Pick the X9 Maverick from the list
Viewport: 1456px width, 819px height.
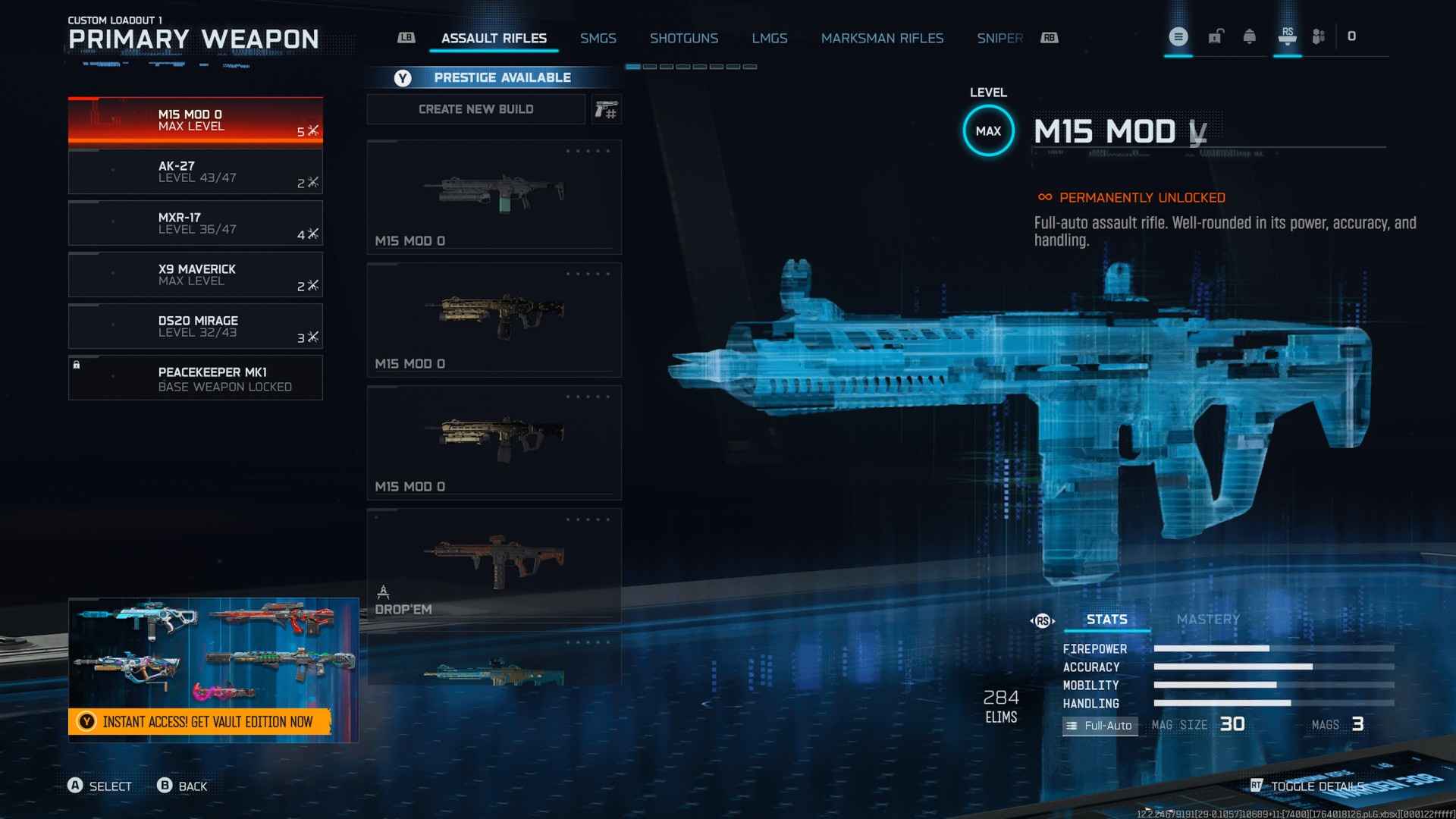point(195,275)
